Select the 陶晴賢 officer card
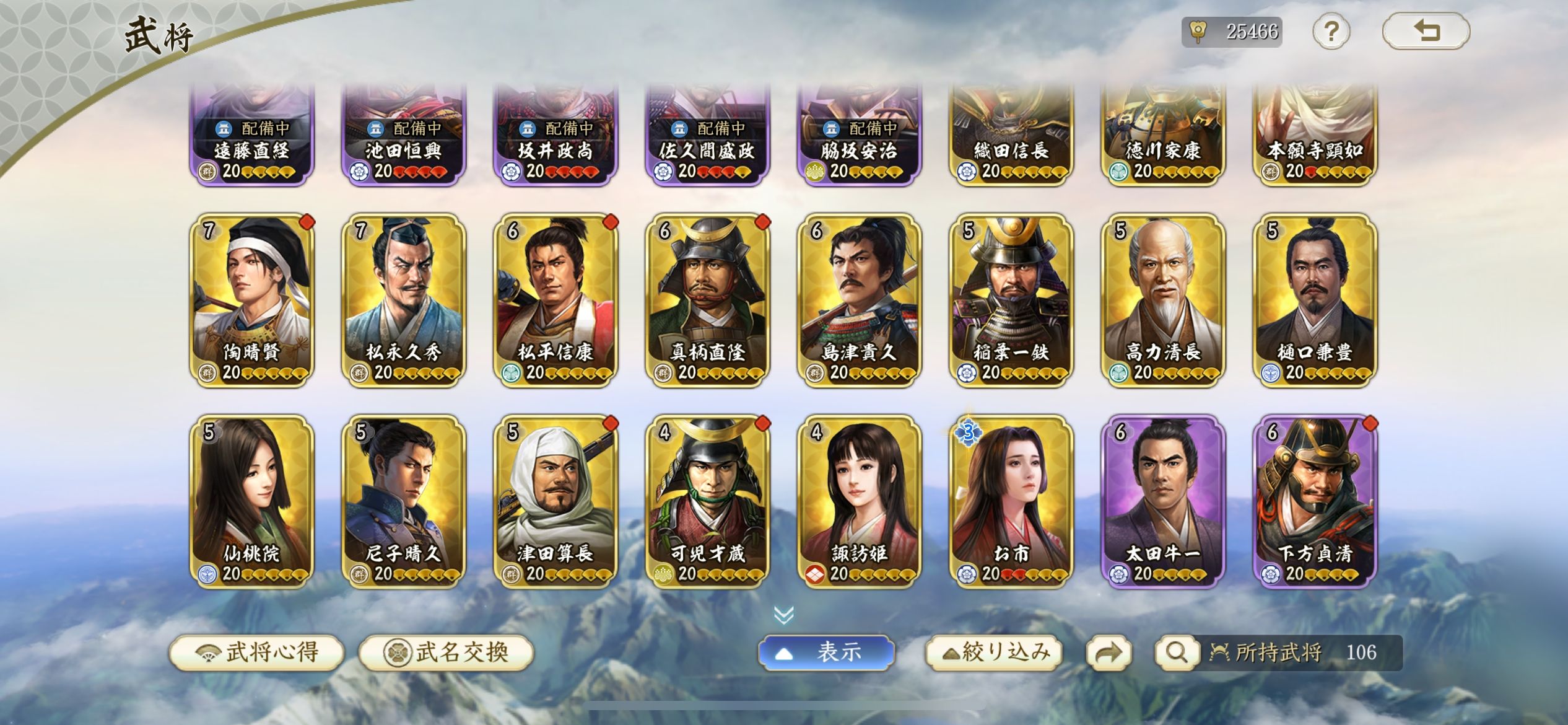Image resolution: width=1568 pixels, height=725 pixels. pyautogui.click(x=252, y=301)
